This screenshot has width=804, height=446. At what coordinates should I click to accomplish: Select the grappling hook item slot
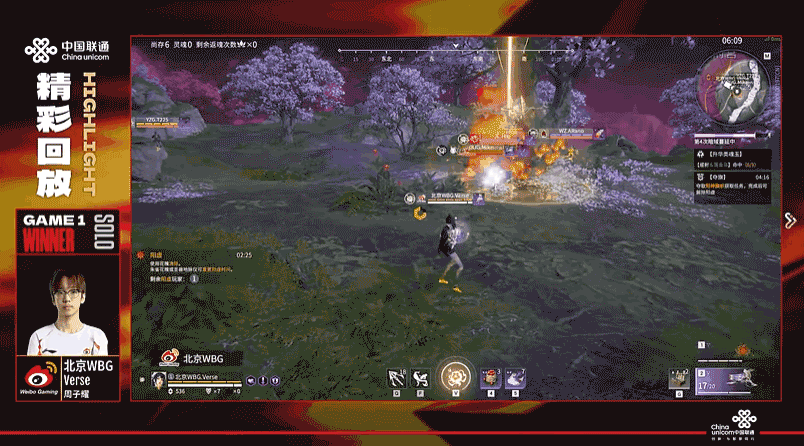pos(397,378)
